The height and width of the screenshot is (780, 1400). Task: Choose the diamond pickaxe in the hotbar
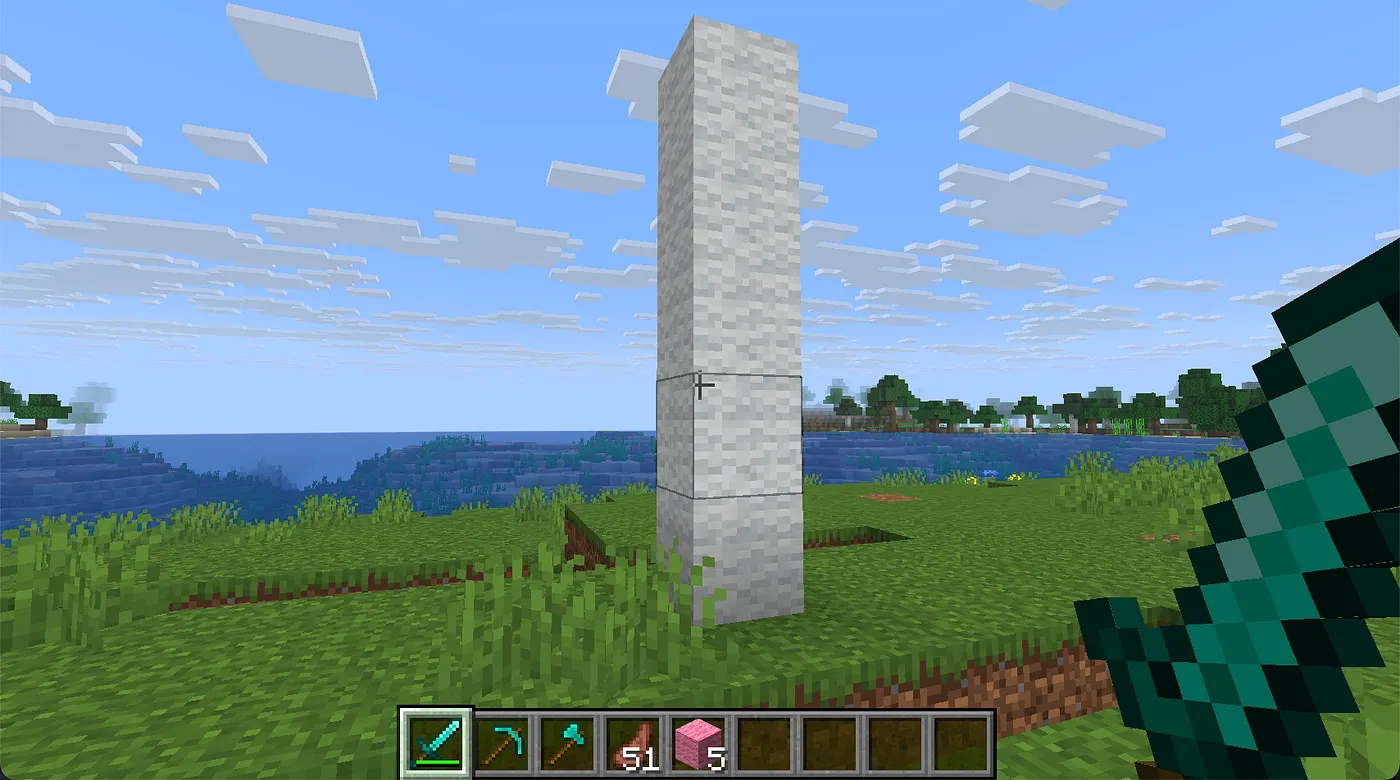click(502, 744)
